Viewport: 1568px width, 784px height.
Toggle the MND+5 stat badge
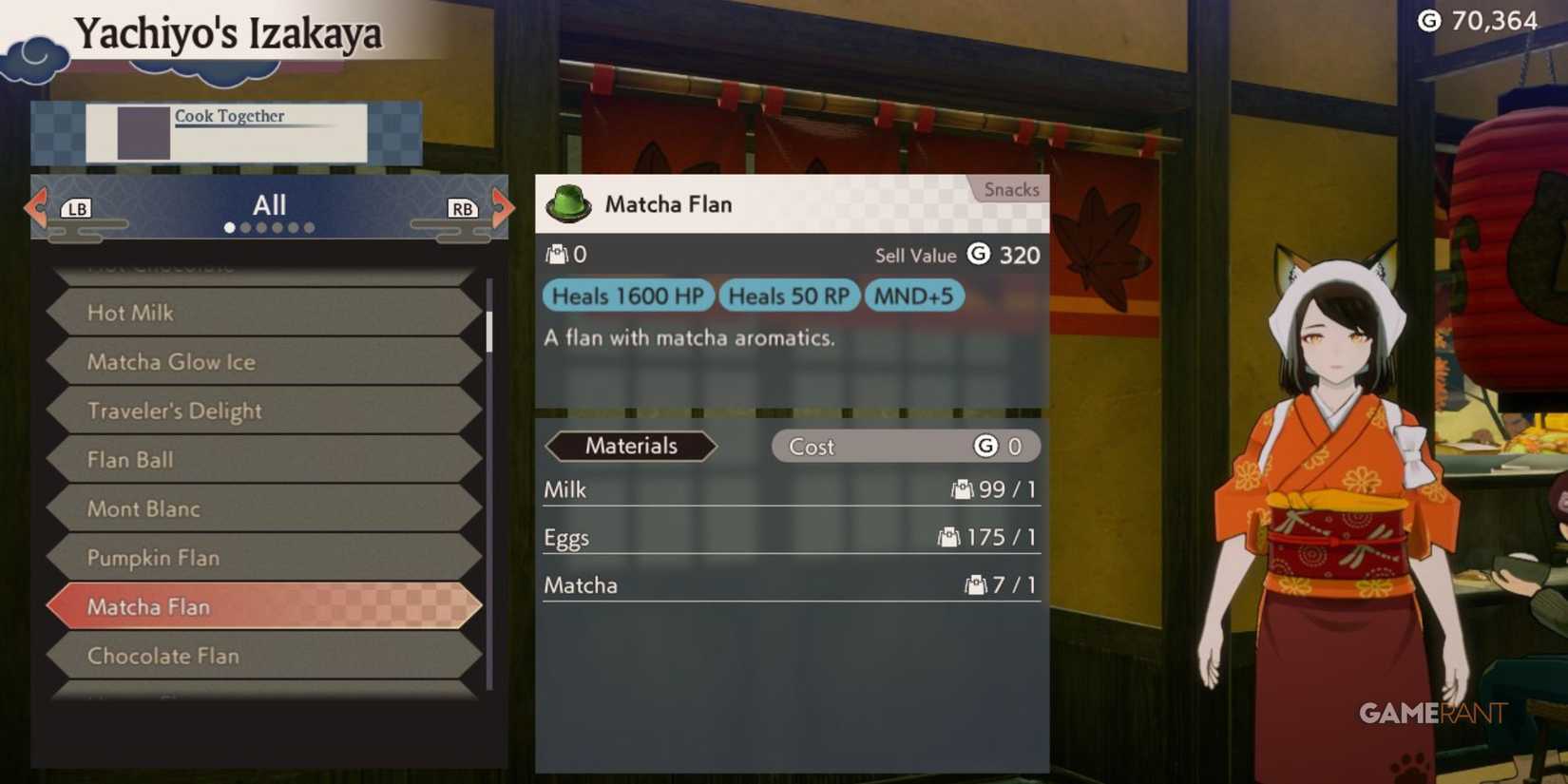point(914,296)
